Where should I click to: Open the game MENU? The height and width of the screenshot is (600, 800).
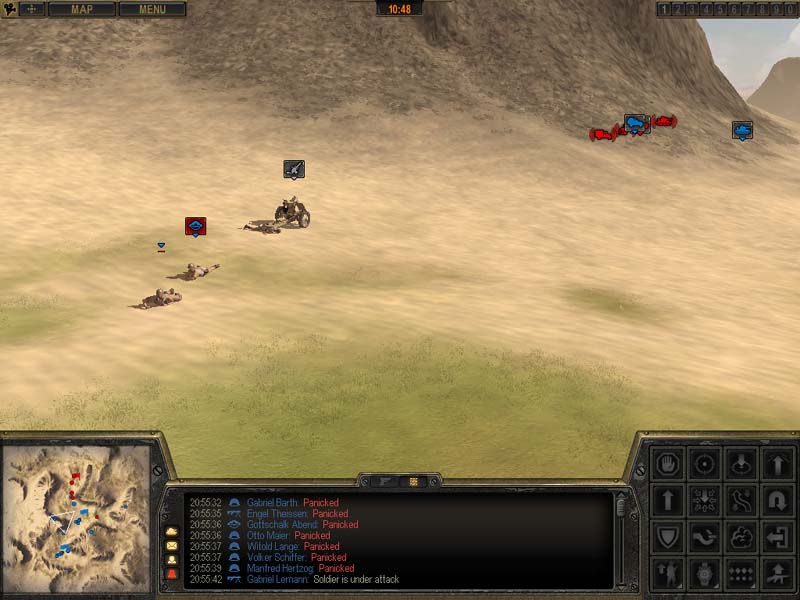coord(152,9)
